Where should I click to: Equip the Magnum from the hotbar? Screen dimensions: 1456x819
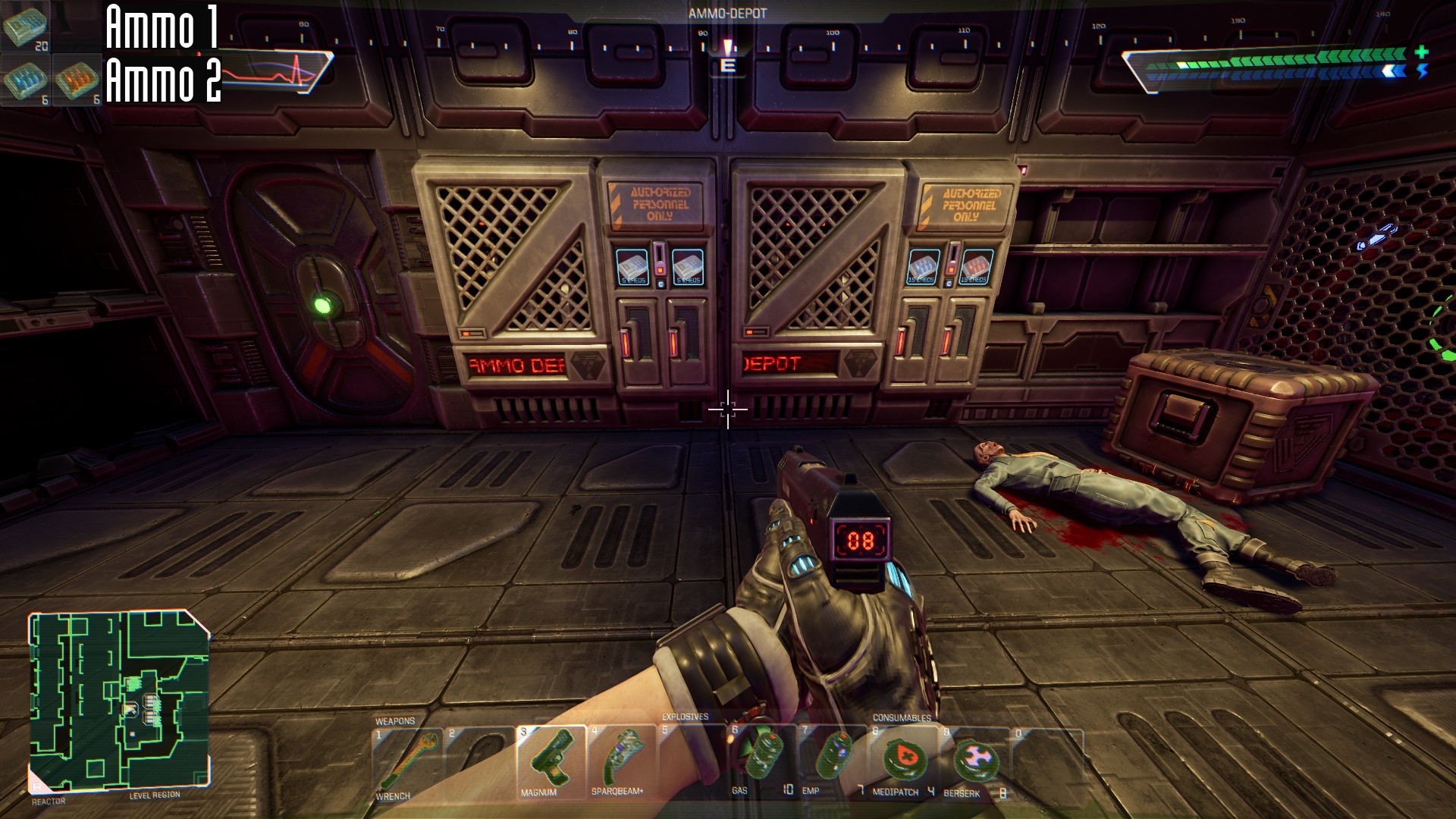click(x=551, y=761)
